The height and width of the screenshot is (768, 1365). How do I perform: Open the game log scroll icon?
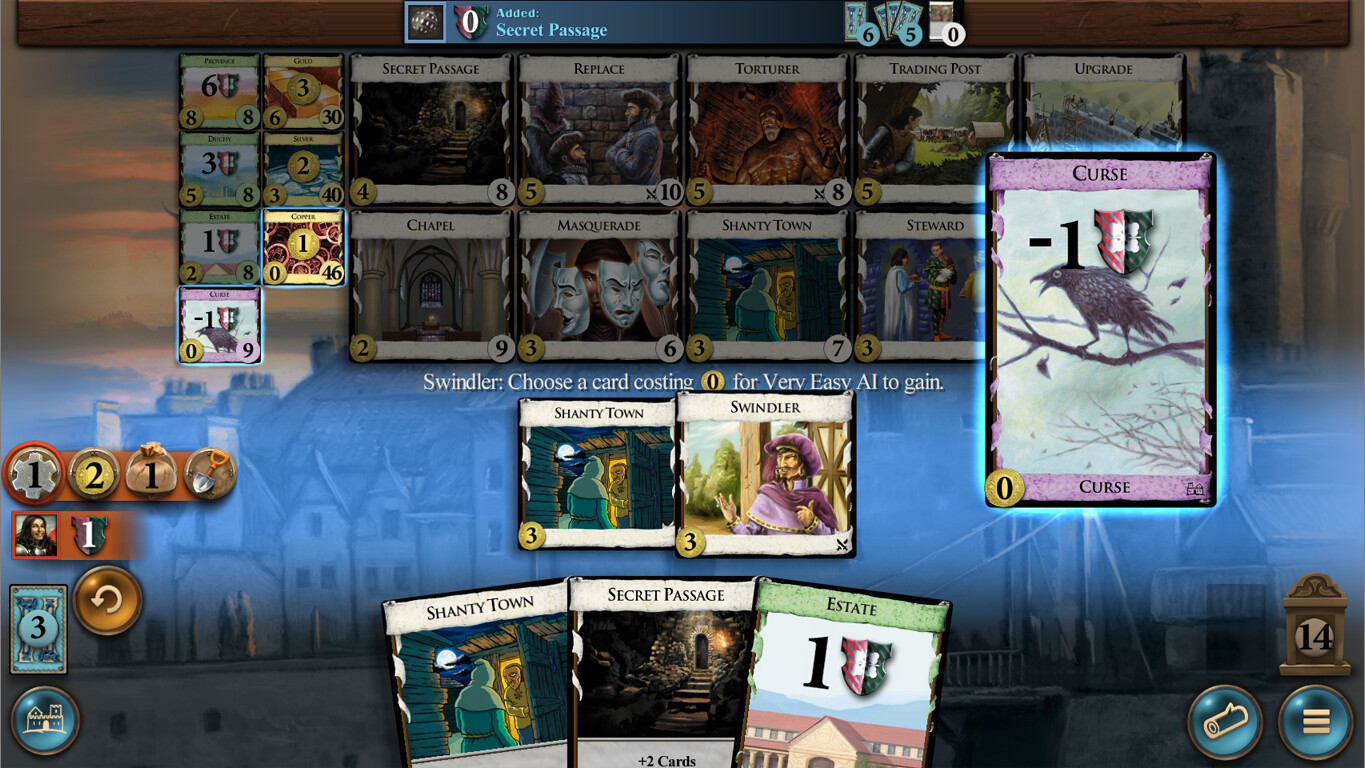pyautogui.click(x=1222, y=722)
